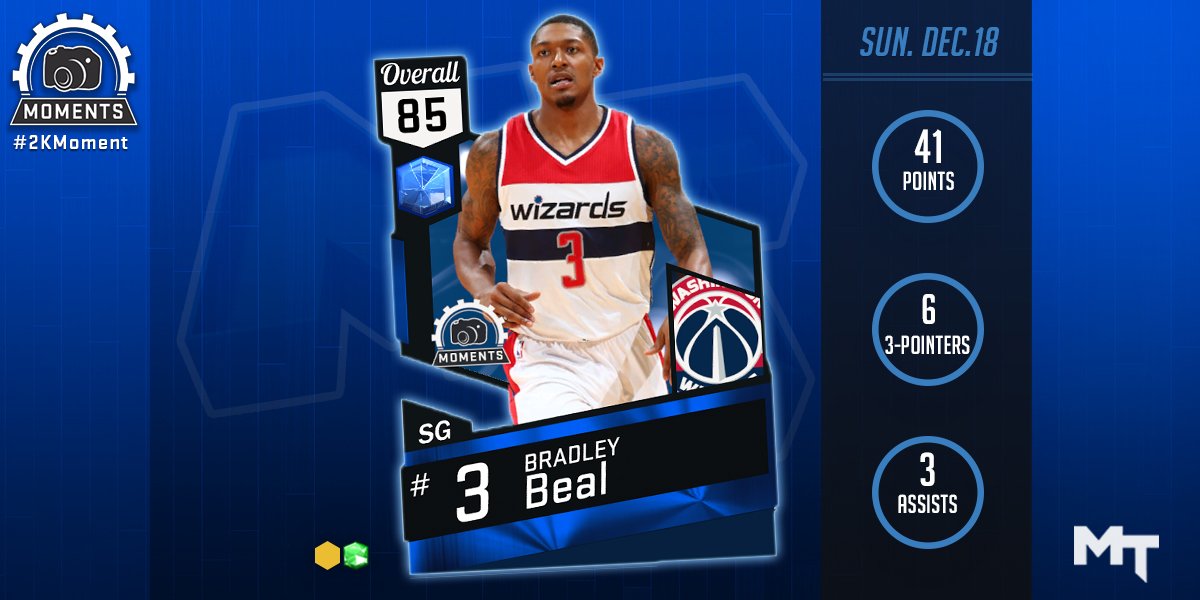The height and width of the screenshot is (600, 1200).
Task: Click the gold hexagon badge icon
Action: click(326, 555)
